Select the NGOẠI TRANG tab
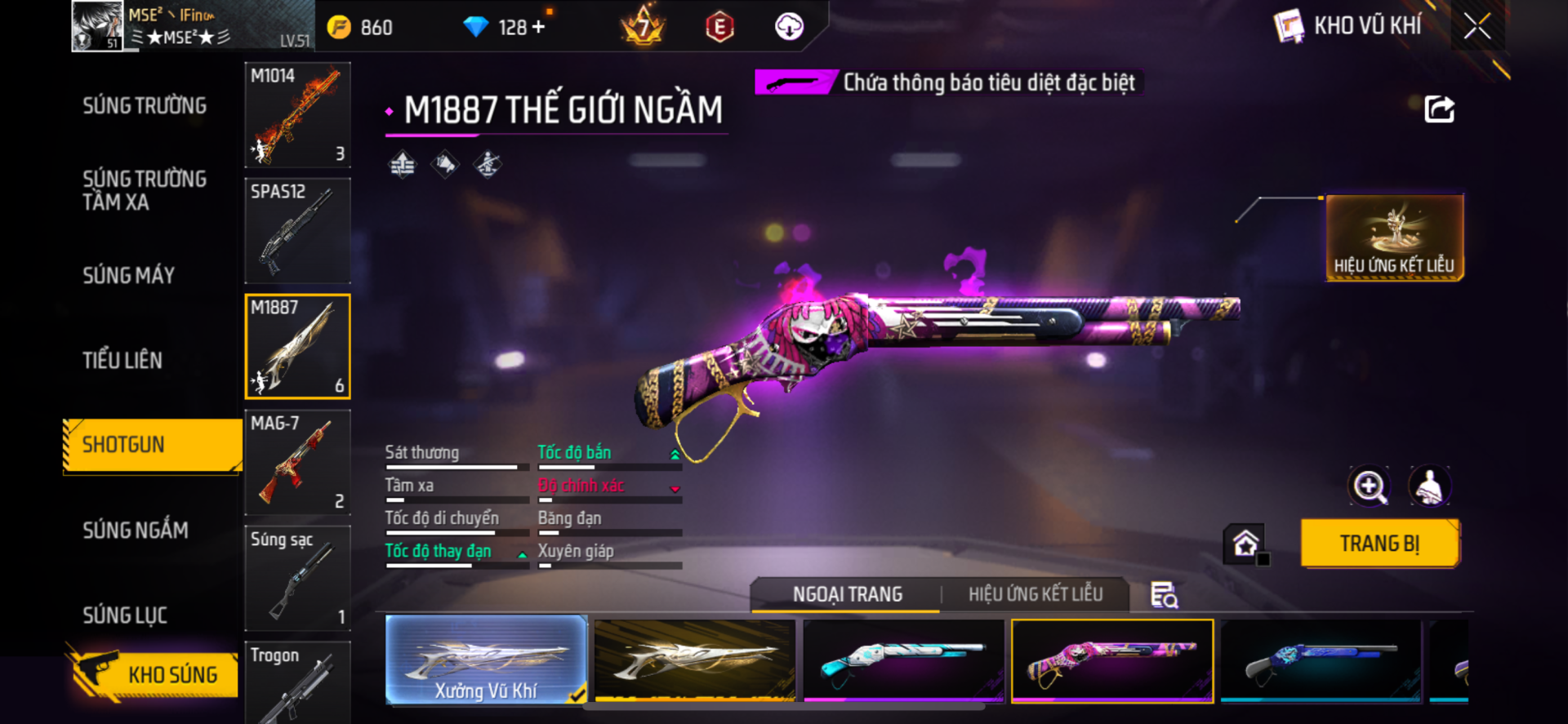This screenshot has height=724, width=1568. pyautogui.click(x=847, y=594)
